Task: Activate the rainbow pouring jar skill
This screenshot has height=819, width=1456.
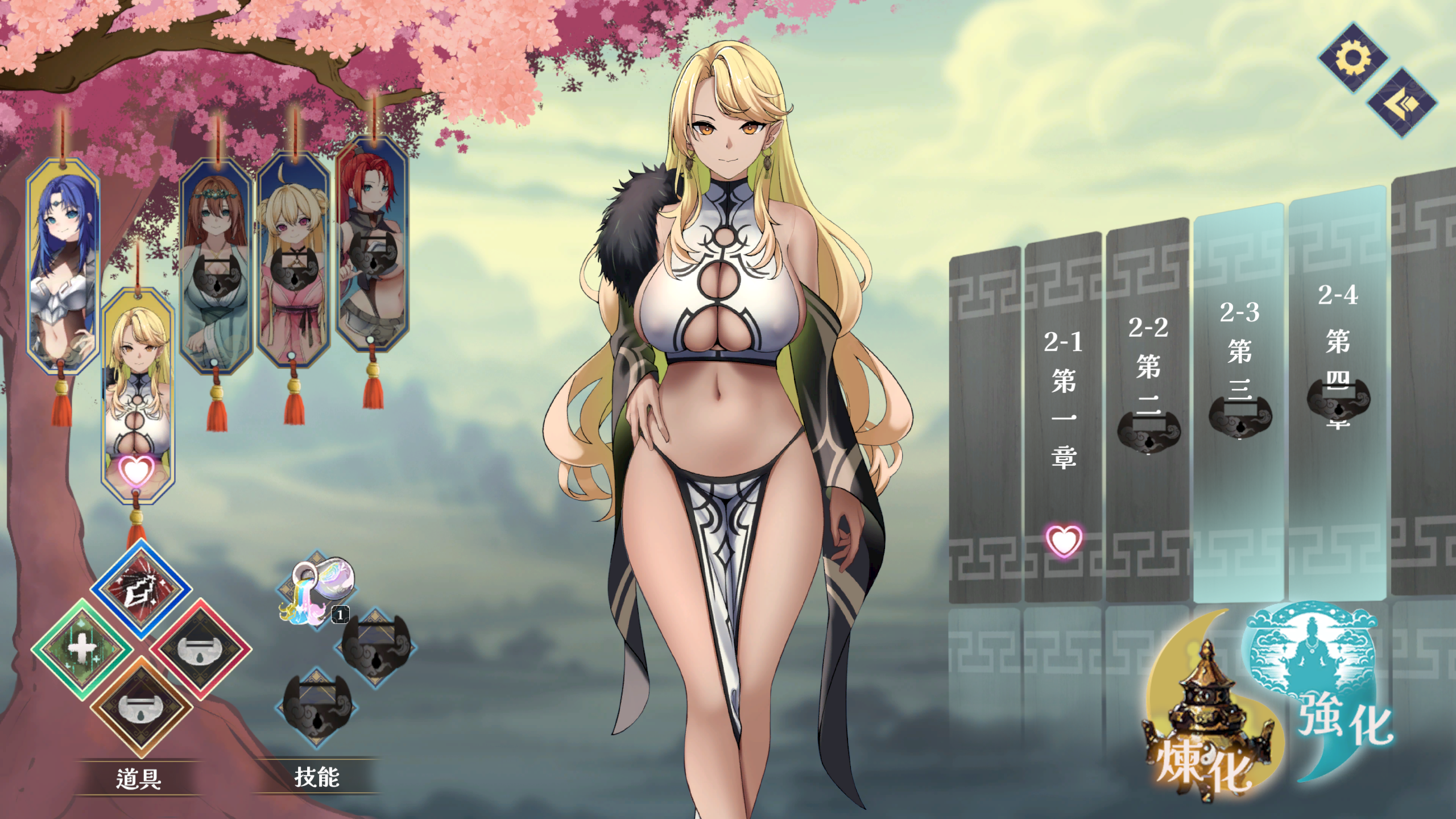Action: pos(316,590)
